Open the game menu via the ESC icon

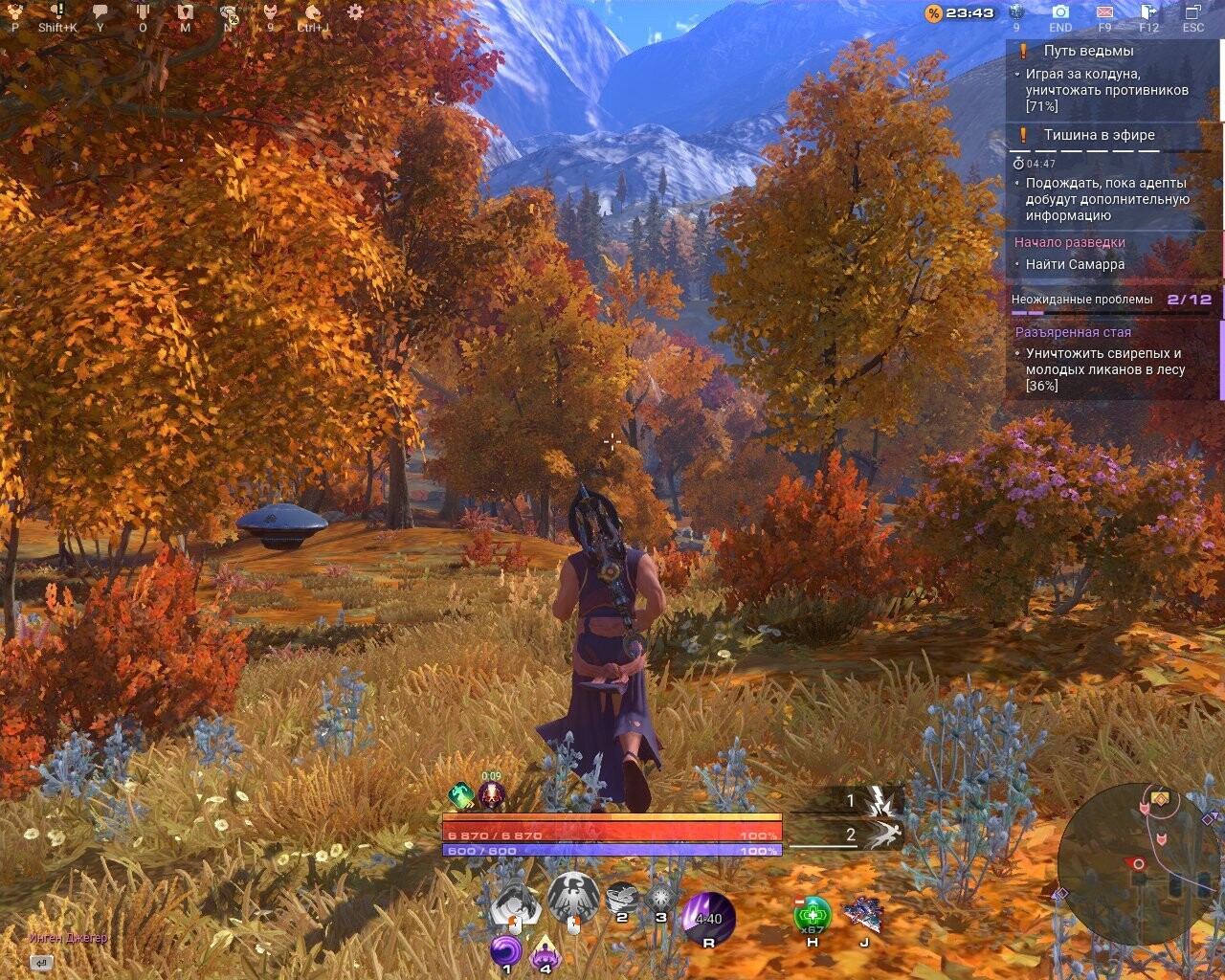coord(1192,11)
